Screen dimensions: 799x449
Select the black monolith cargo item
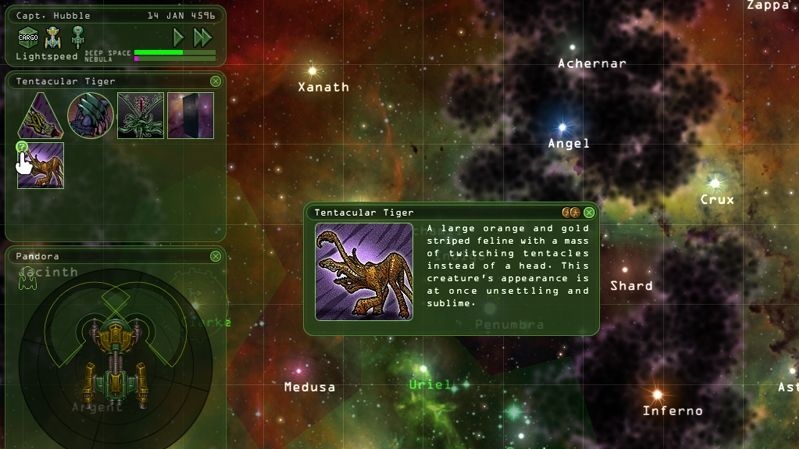click(x=190, y=115)
